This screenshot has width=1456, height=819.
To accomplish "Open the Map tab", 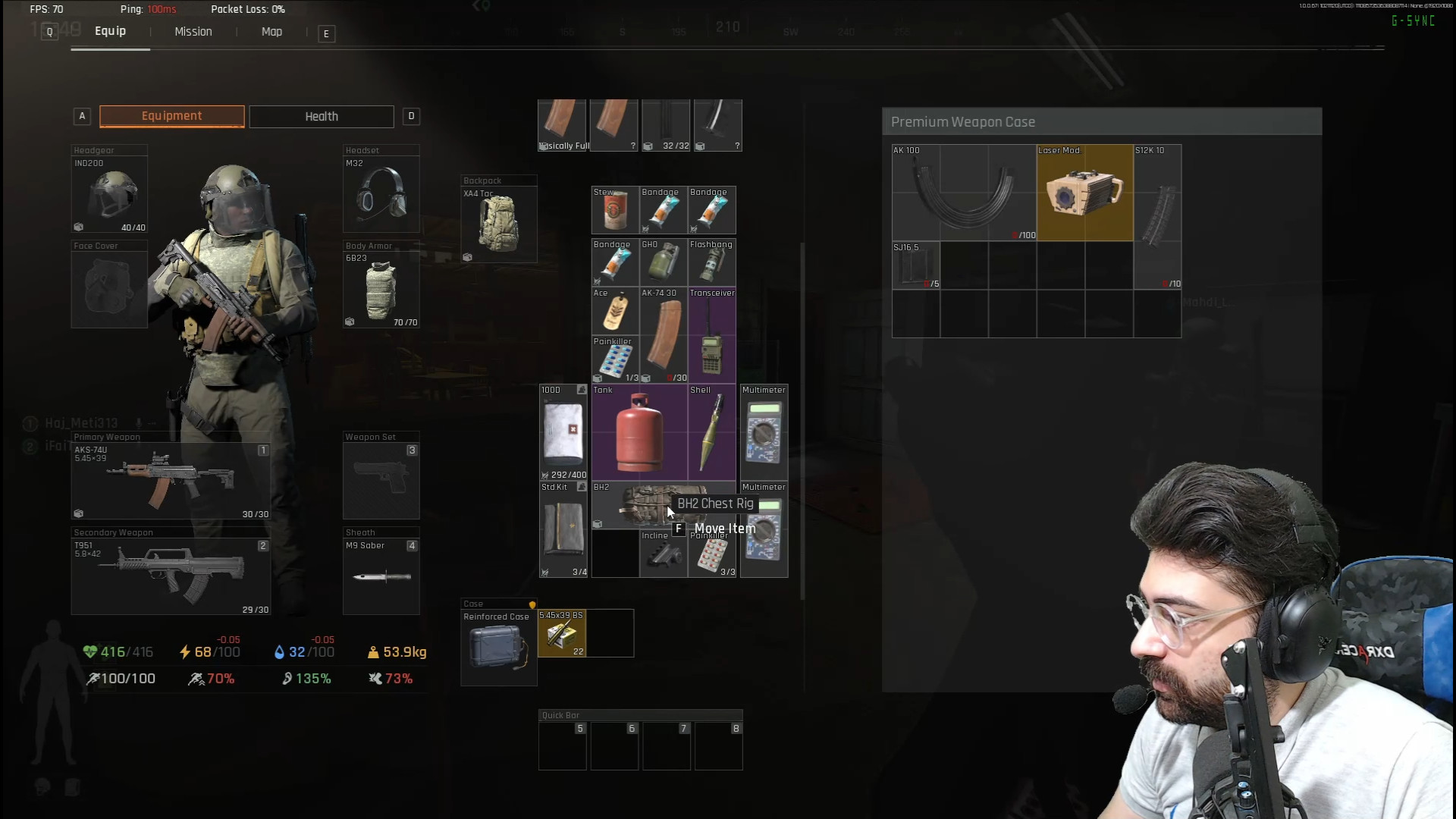I will point(271,32).
